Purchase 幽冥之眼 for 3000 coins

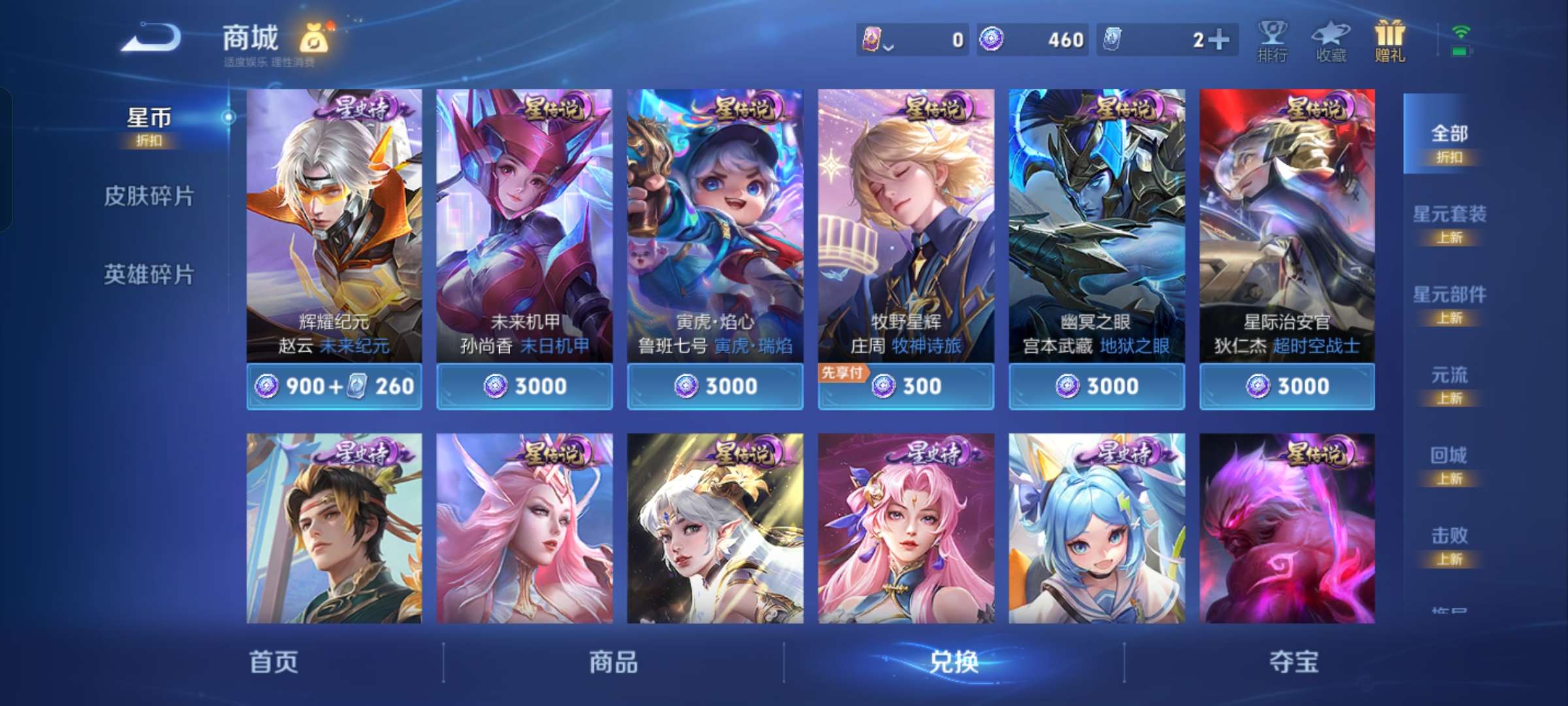click(1096, 386)
